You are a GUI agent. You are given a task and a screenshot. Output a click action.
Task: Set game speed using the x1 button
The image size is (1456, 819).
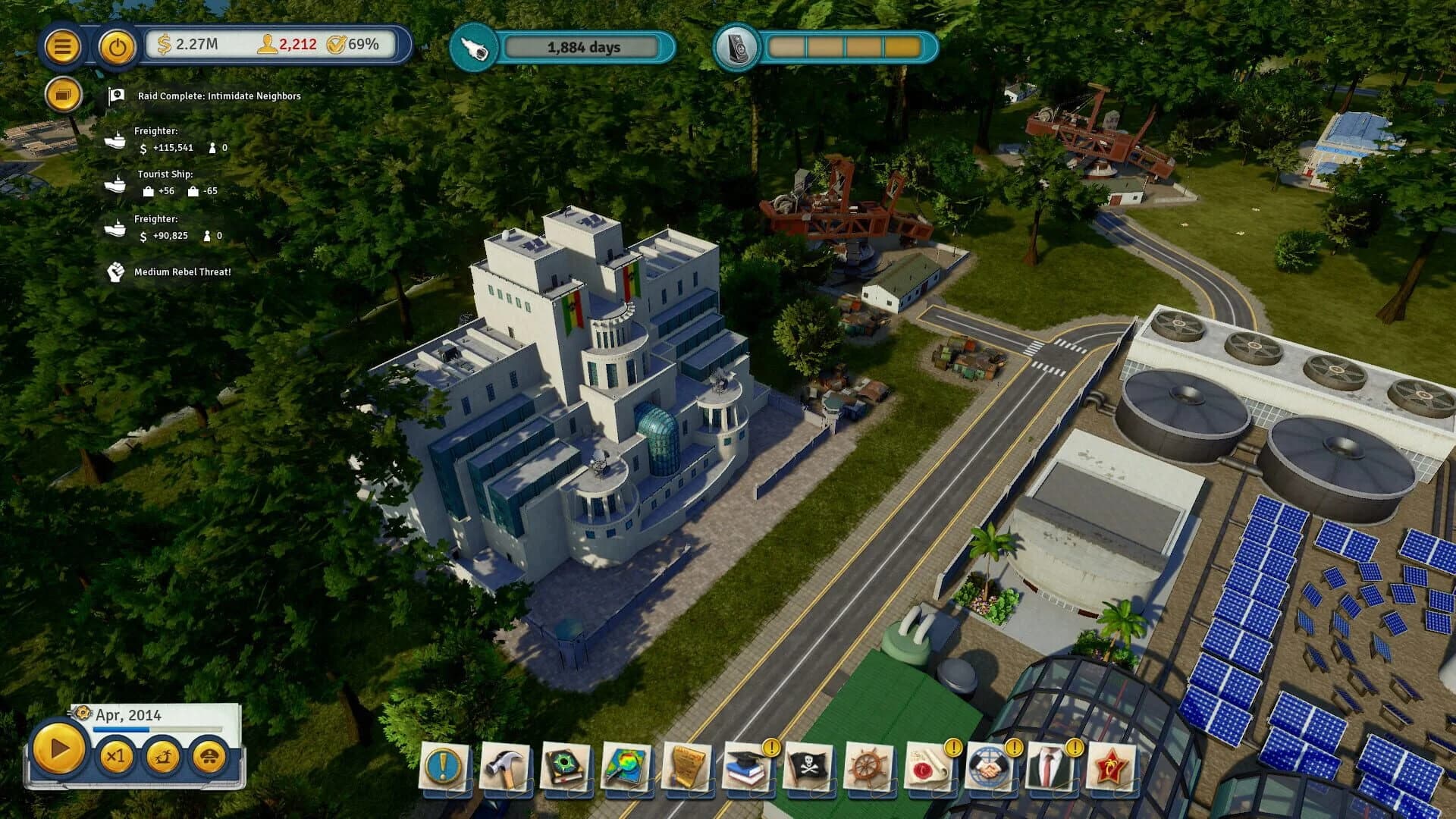(x=116, y=758)
